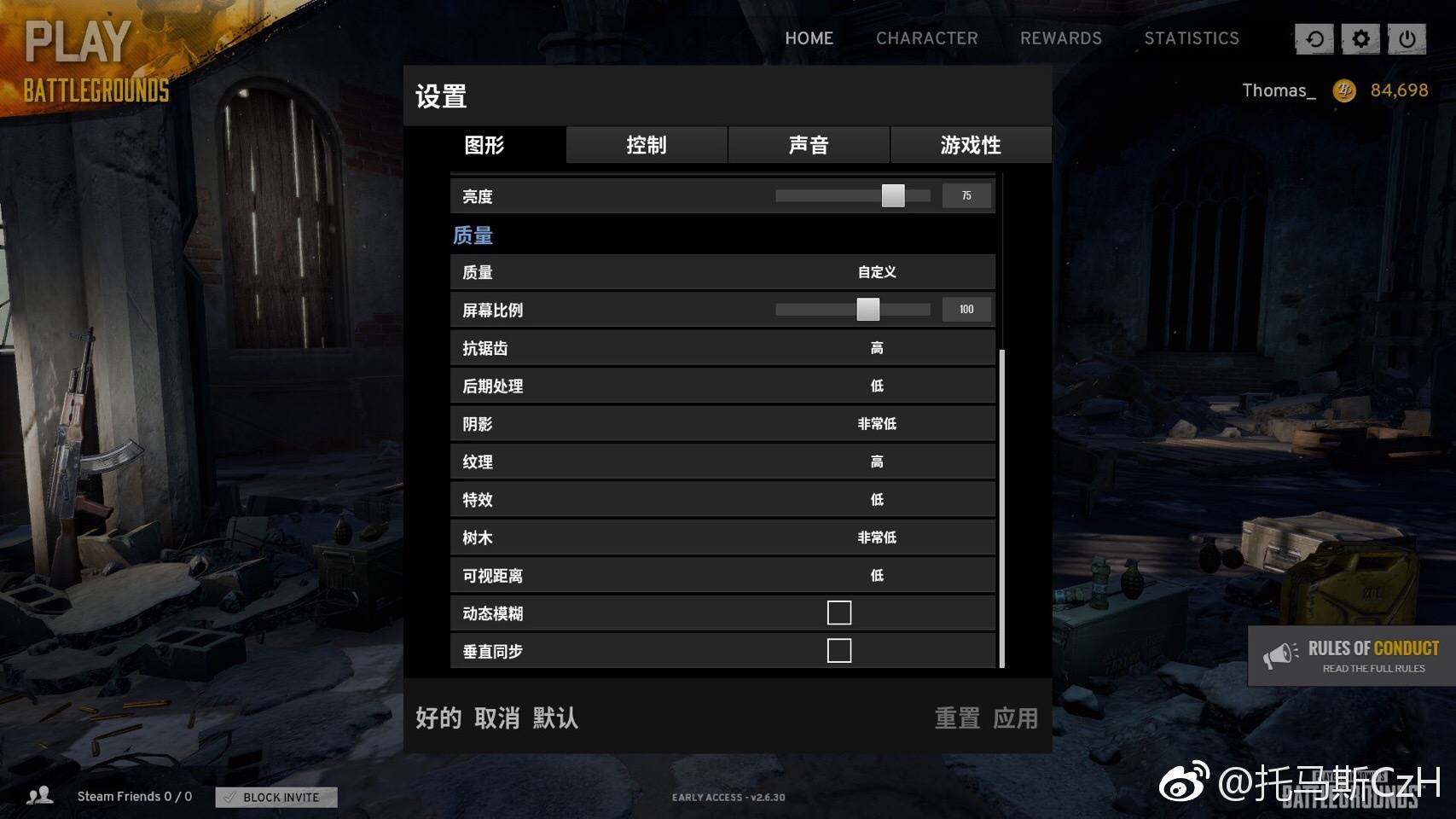This screenshot has height=819, width=1456.
Task: Click the megaphone icon on Rules of Conduct
Action: pyautogui.click(x=1279, y=653)
